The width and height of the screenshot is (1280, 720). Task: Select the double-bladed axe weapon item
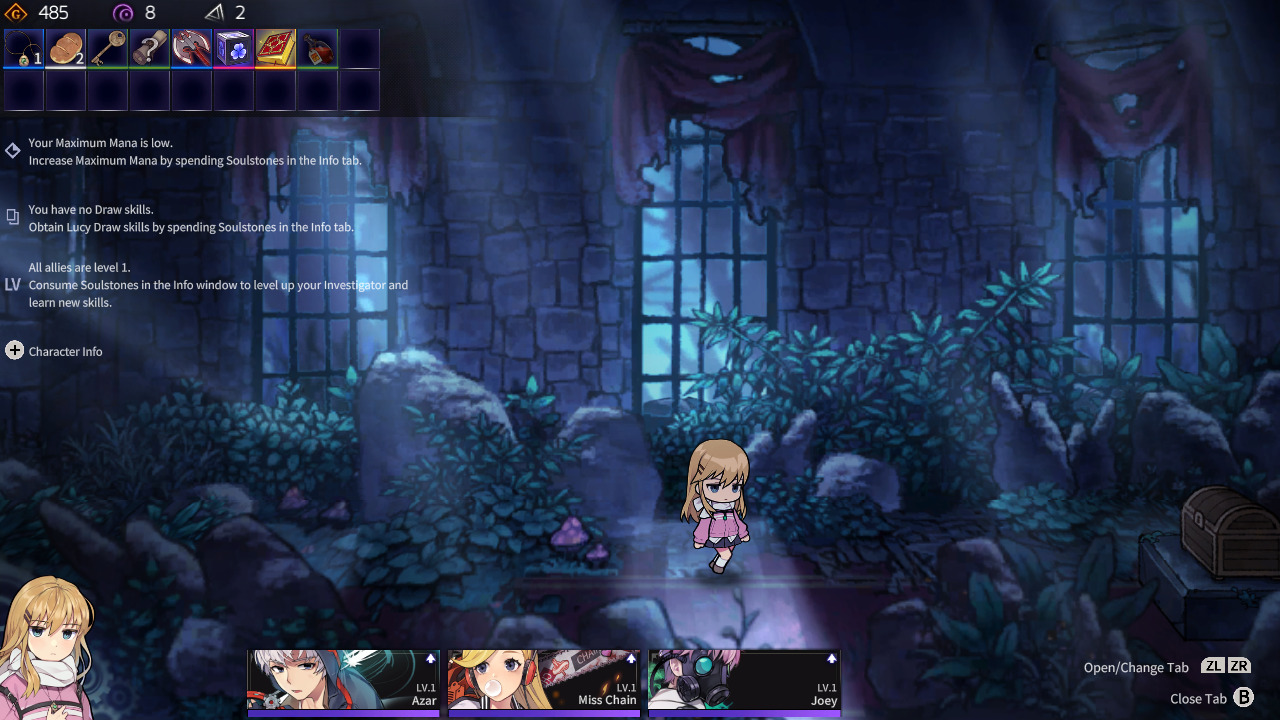[191, 47]
